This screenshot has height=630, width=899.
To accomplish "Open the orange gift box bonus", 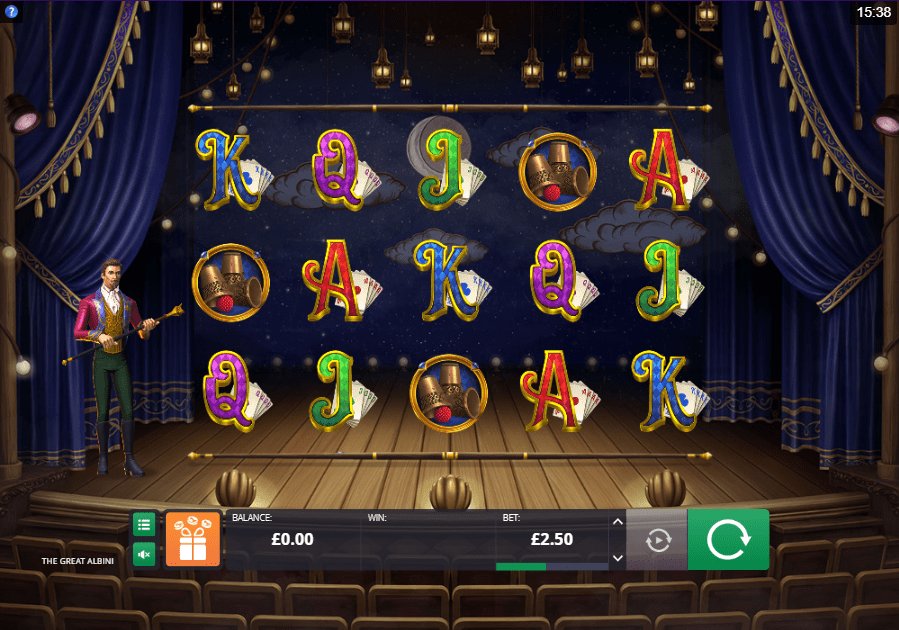I will [192, 540].
